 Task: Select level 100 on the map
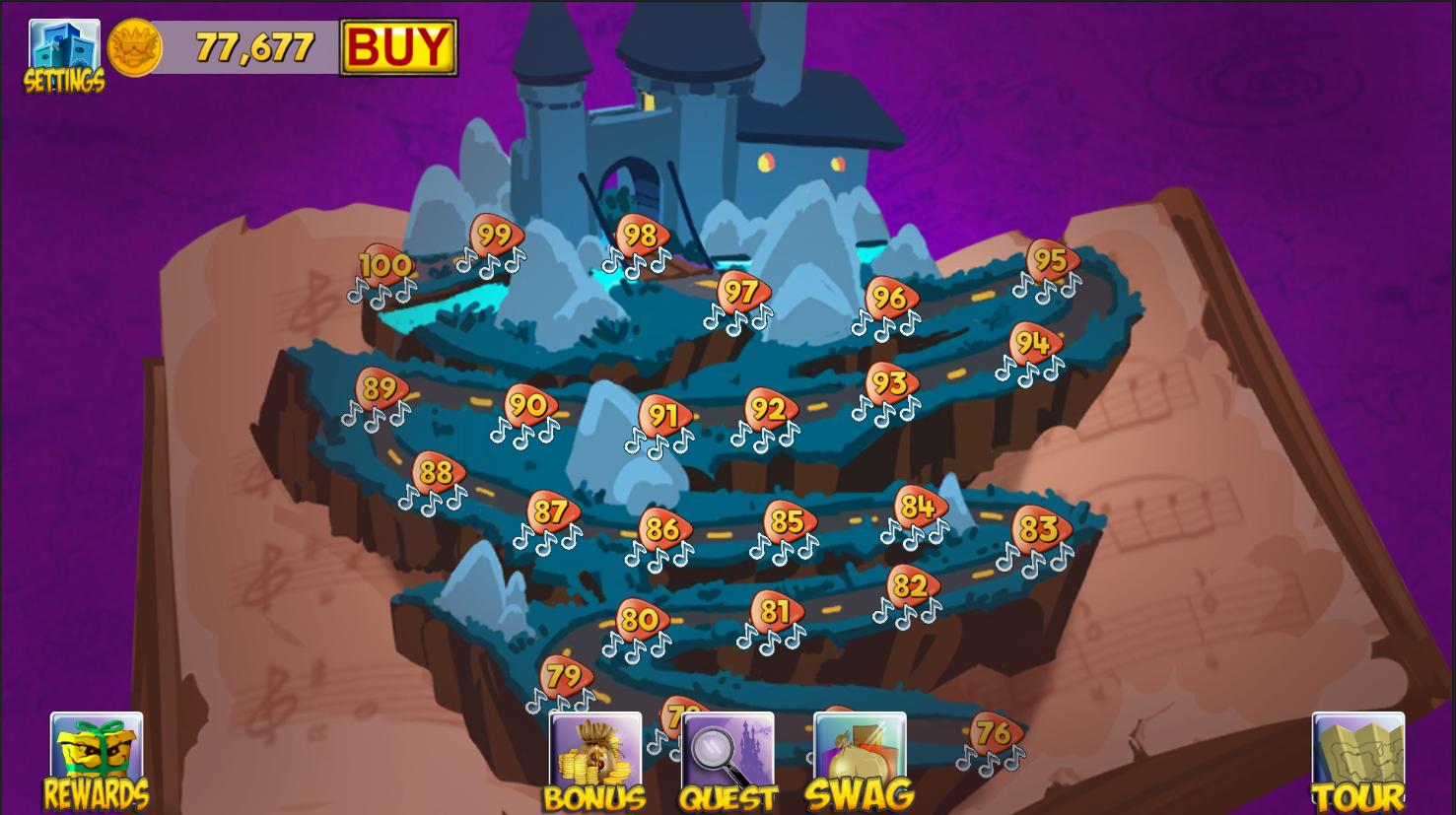(383, 266)
